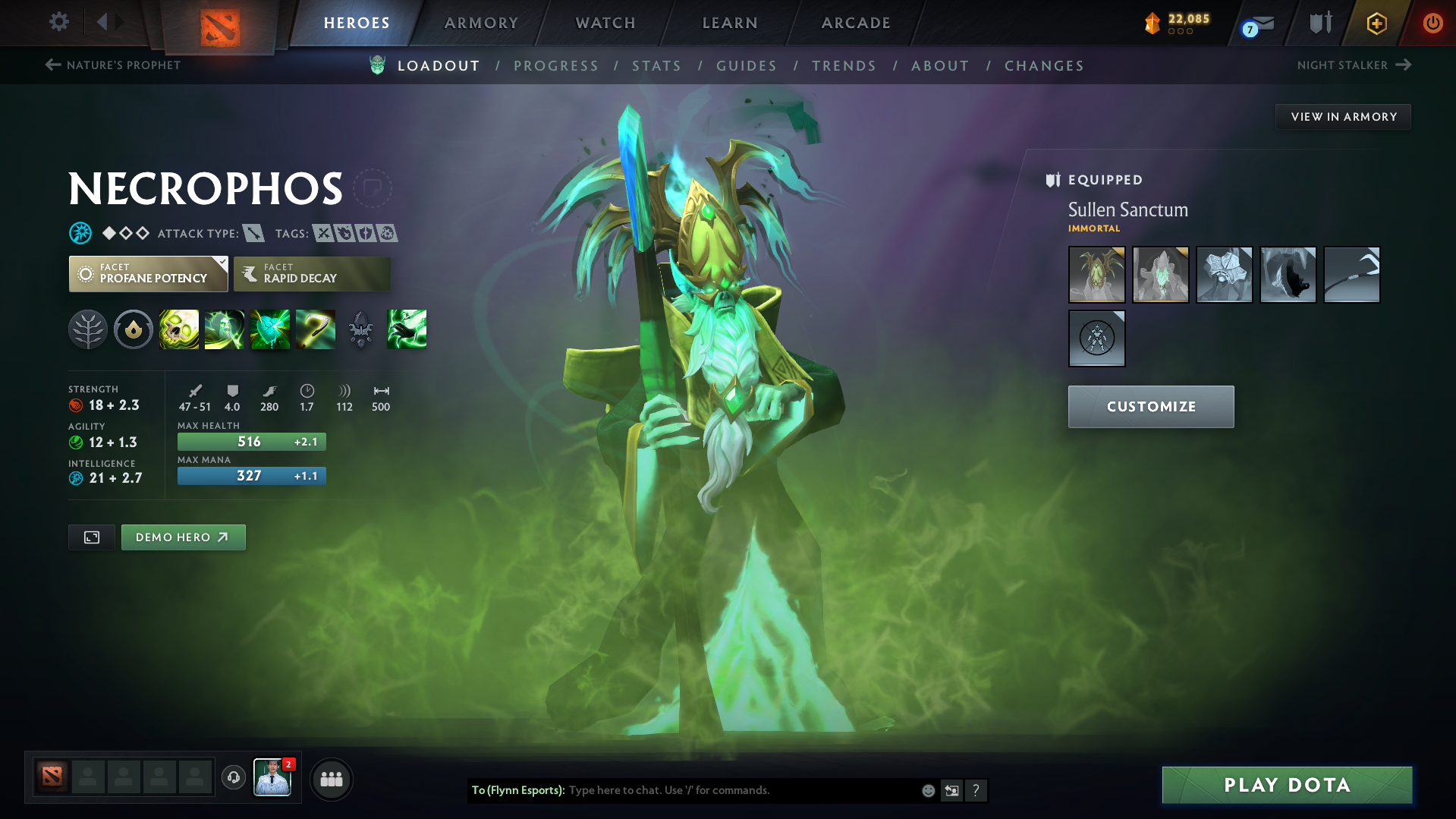Click the power button to quit
1456x819 pixels.
click(1432, 23)
